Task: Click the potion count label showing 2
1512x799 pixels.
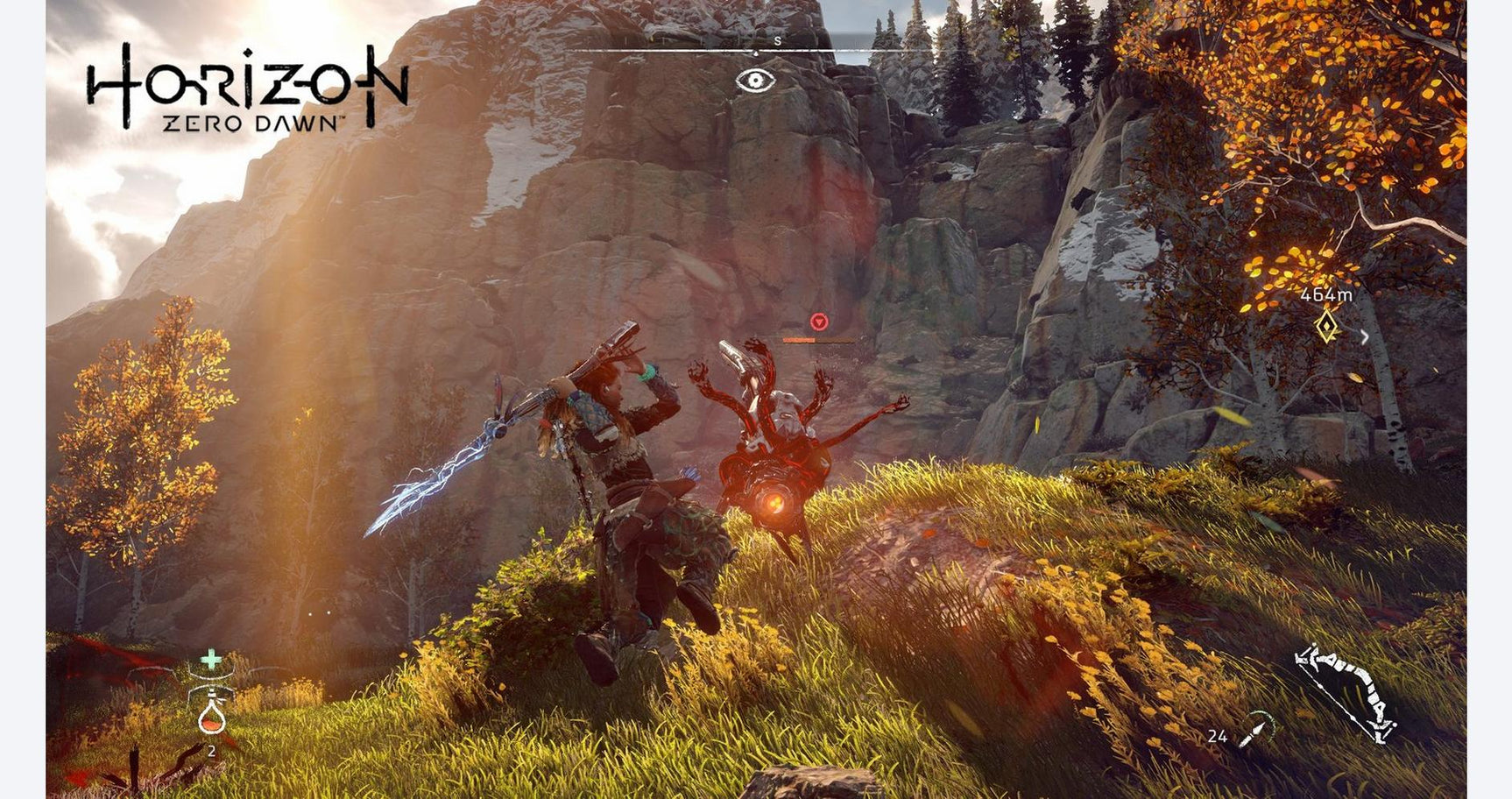Action: tap(211, 752)
